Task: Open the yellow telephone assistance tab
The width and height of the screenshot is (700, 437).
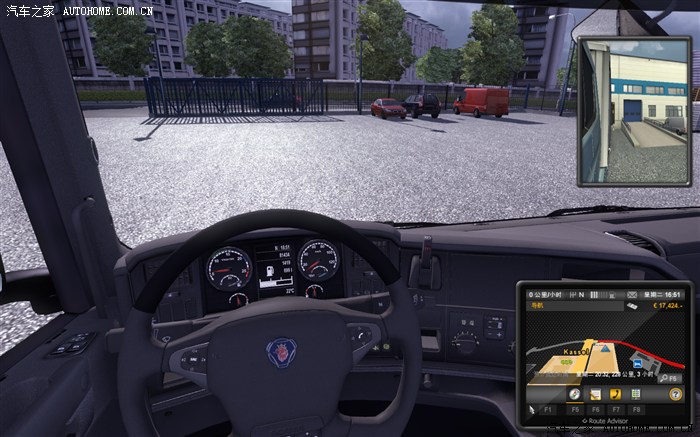Action: coord(614,394)
